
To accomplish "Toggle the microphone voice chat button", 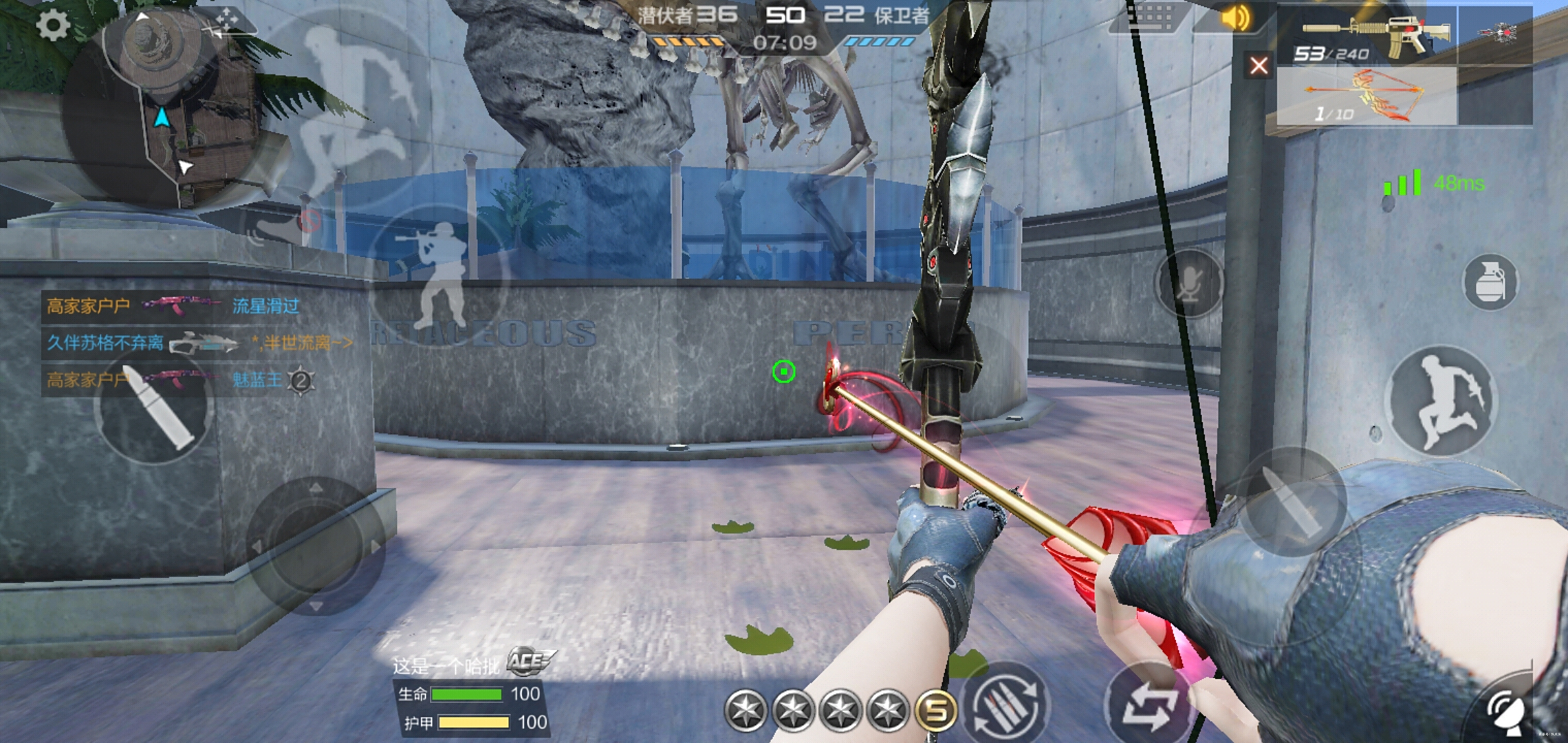I will (1190, 283).
